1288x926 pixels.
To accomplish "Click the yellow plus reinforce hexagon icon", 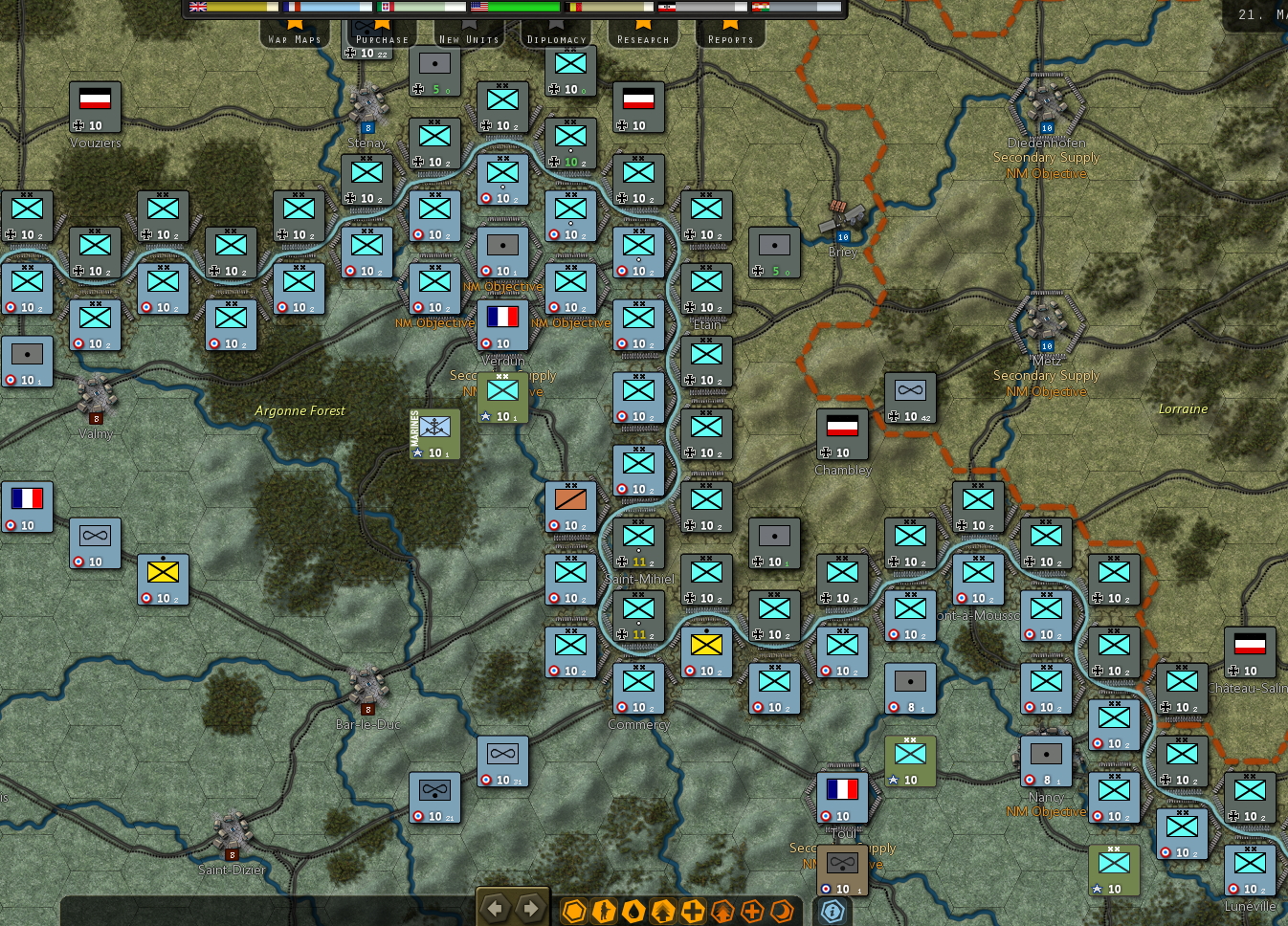I will 693,910.
